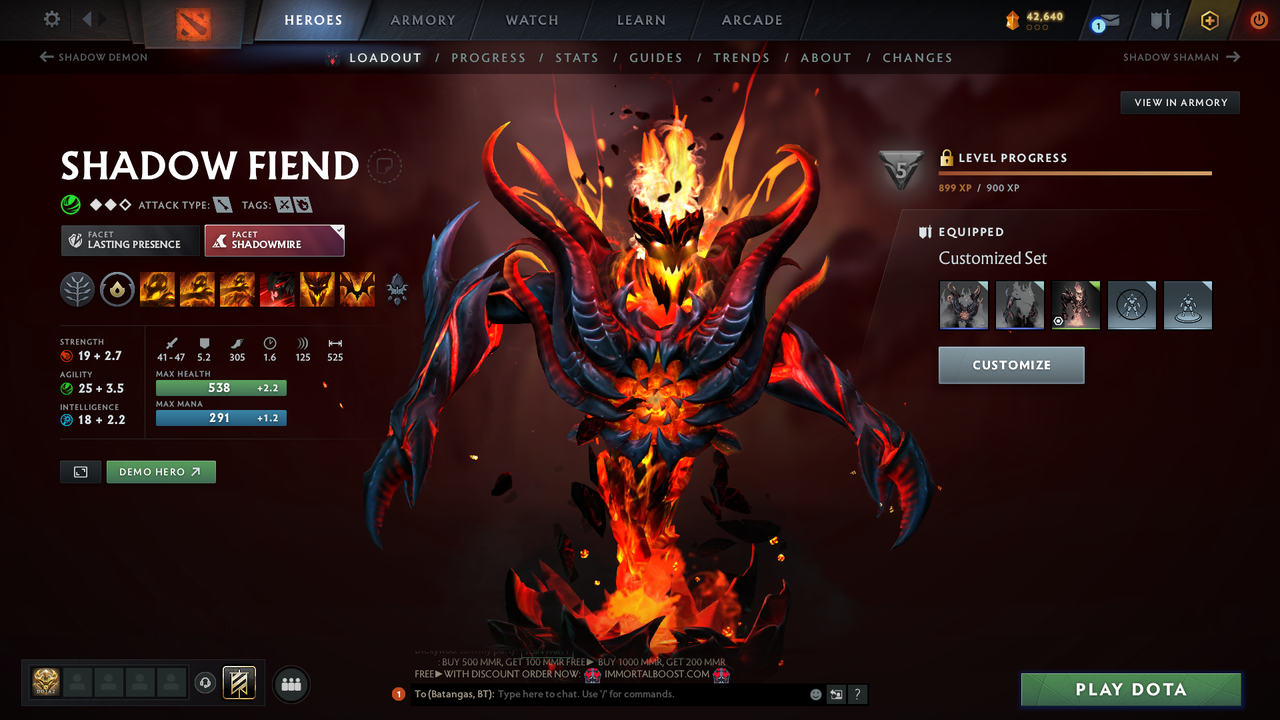Image resolution: width=1280 pixels, height=720 pixels.
Task: Switch to the STATS tab
Action: pyautogui.click(x=577, y=57)
